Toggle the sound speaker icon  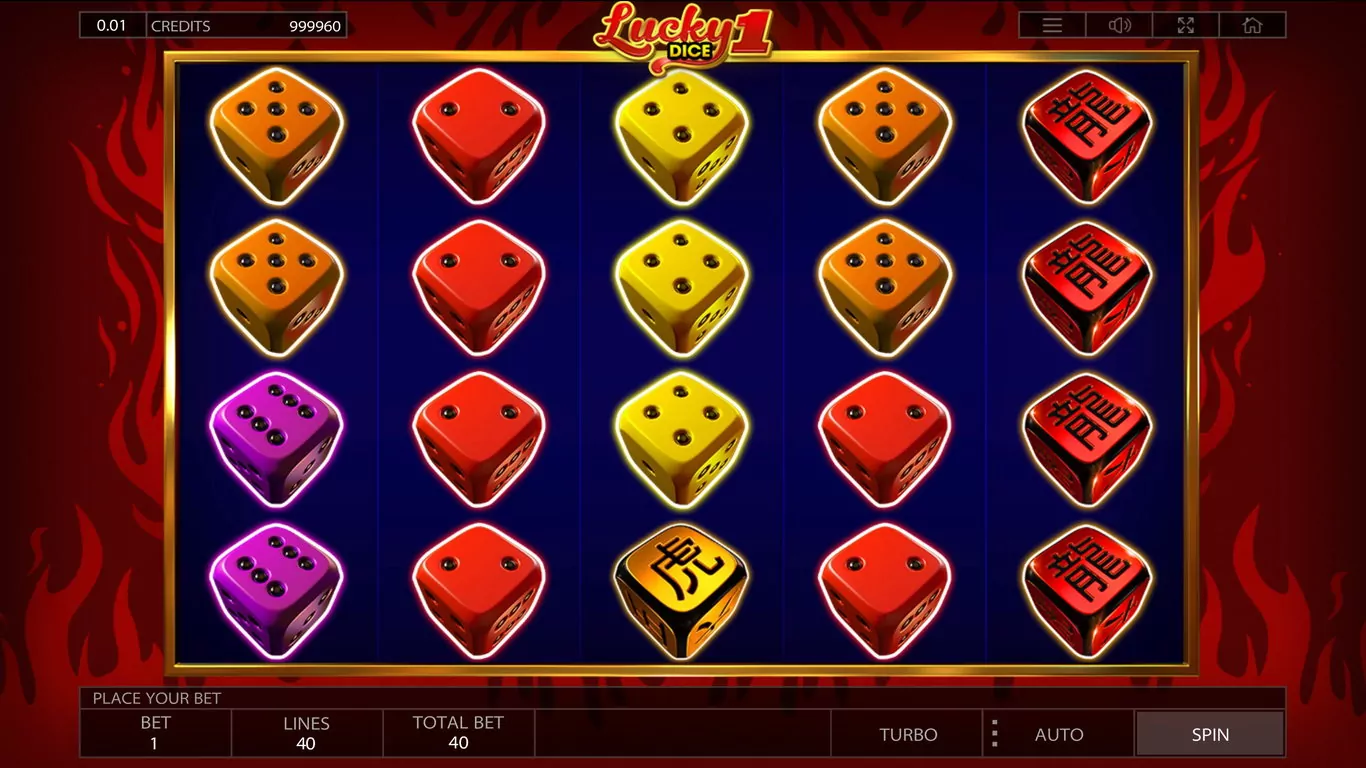pos(1119,26)
